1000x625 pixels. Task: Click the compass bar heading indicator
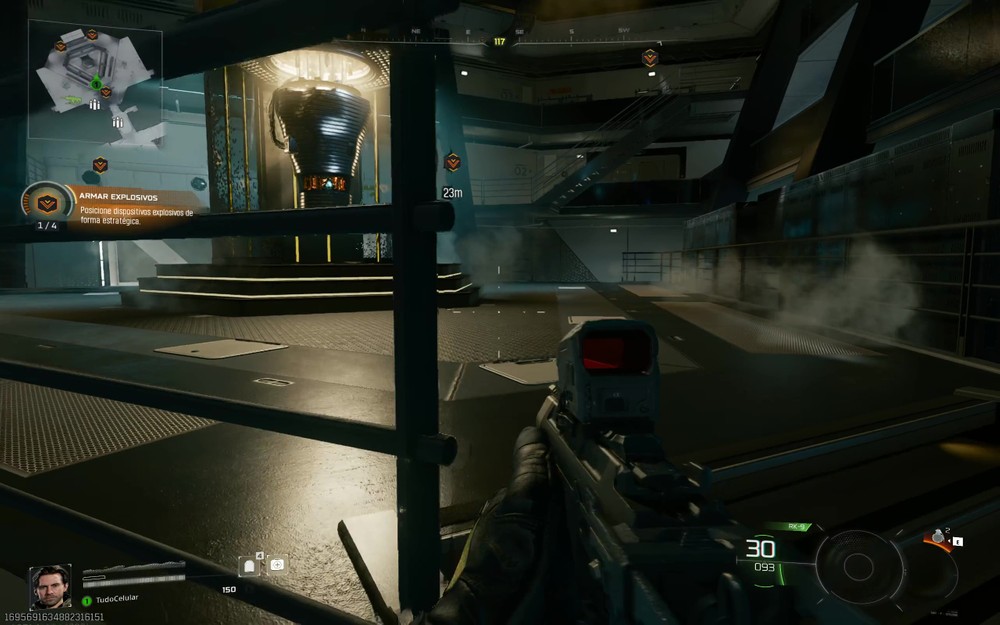(500, 42)
